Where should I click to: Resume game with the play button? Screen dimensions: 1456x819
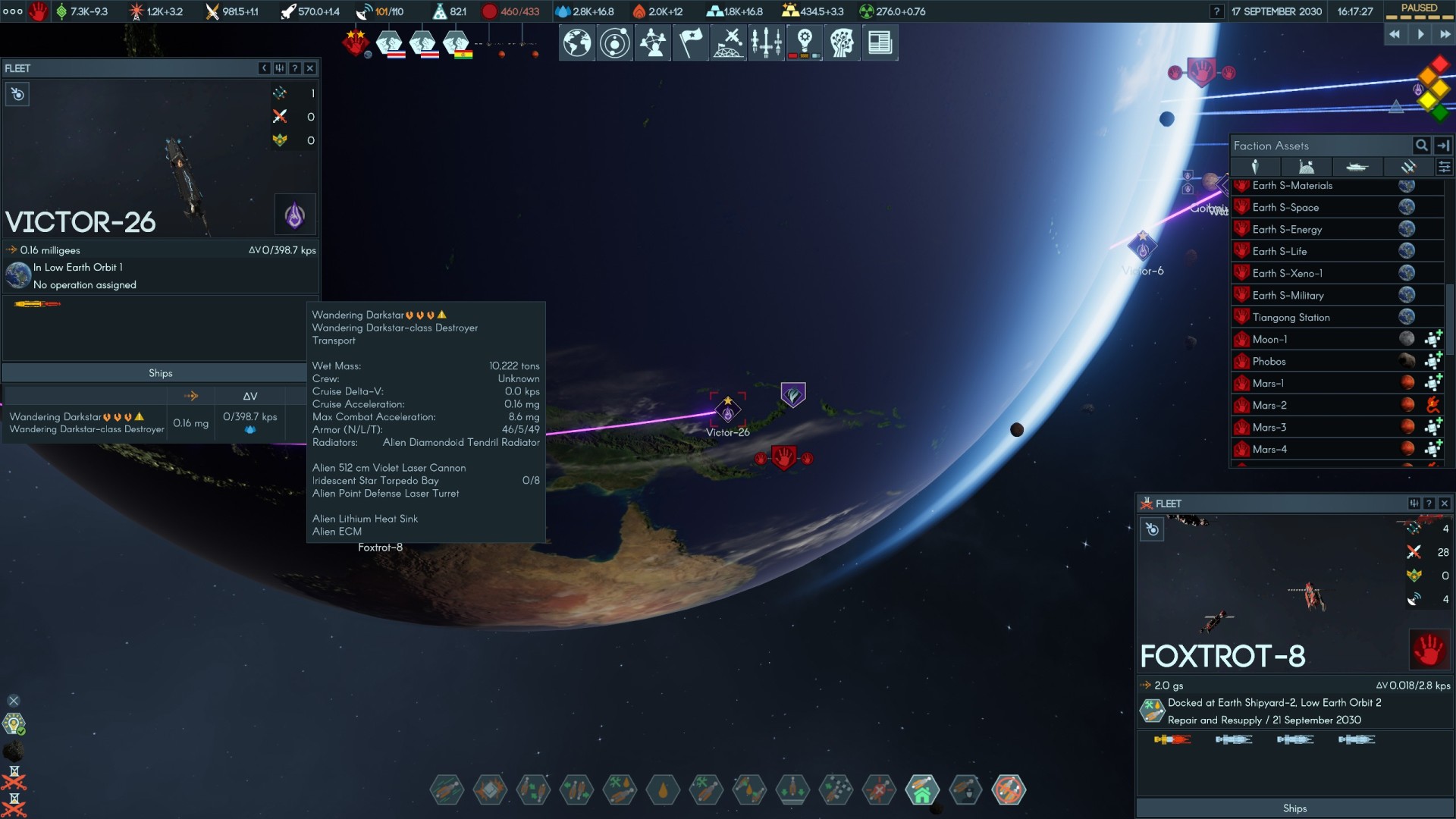click(1420, 34)
